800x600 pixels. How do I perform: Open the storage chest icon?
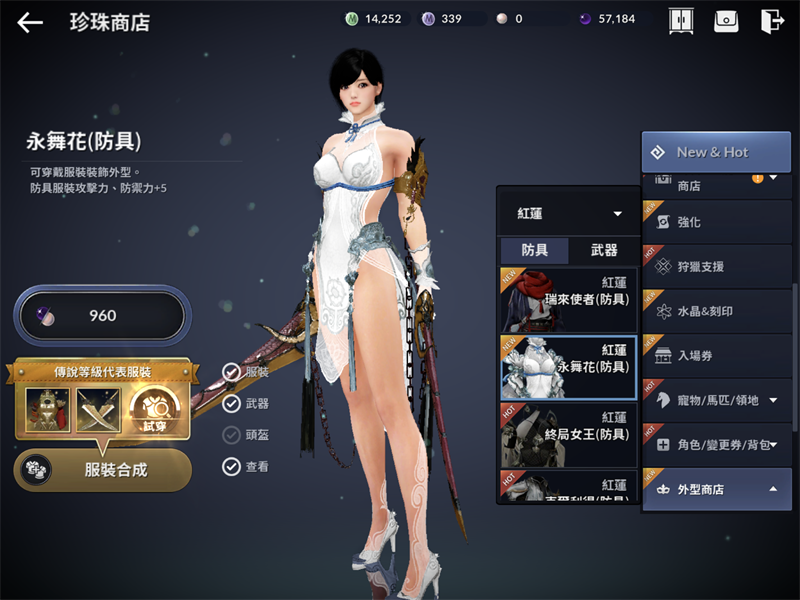tap(726, 21)
